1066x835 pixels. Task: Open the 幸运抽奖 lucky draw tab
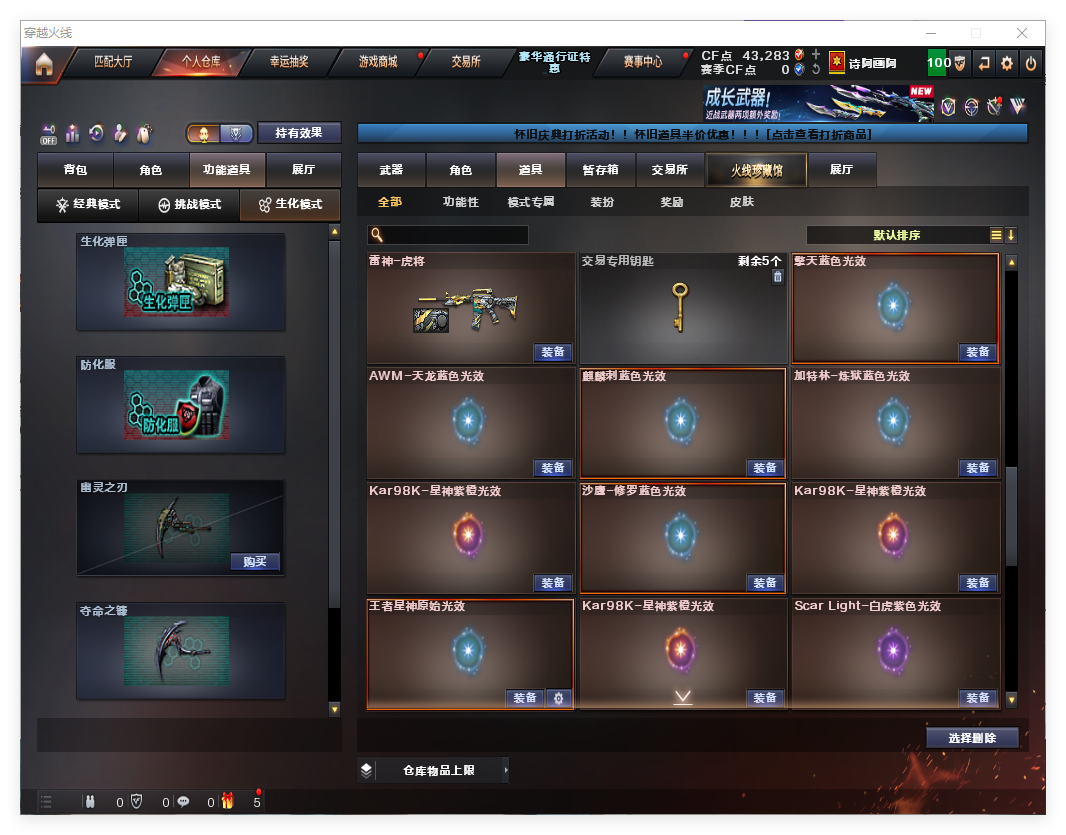(x=289, y=62)
